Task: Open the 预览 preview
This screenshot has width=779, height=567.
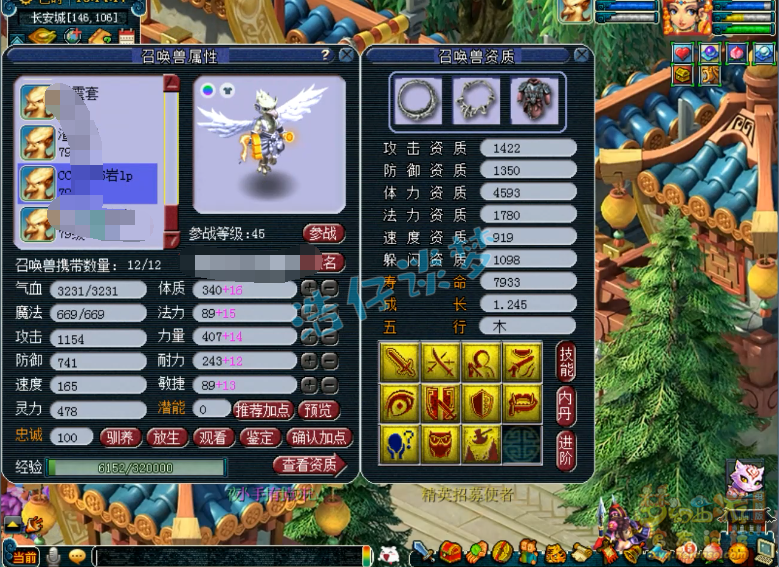Action: pyautogui.click(x=318, y=410)
